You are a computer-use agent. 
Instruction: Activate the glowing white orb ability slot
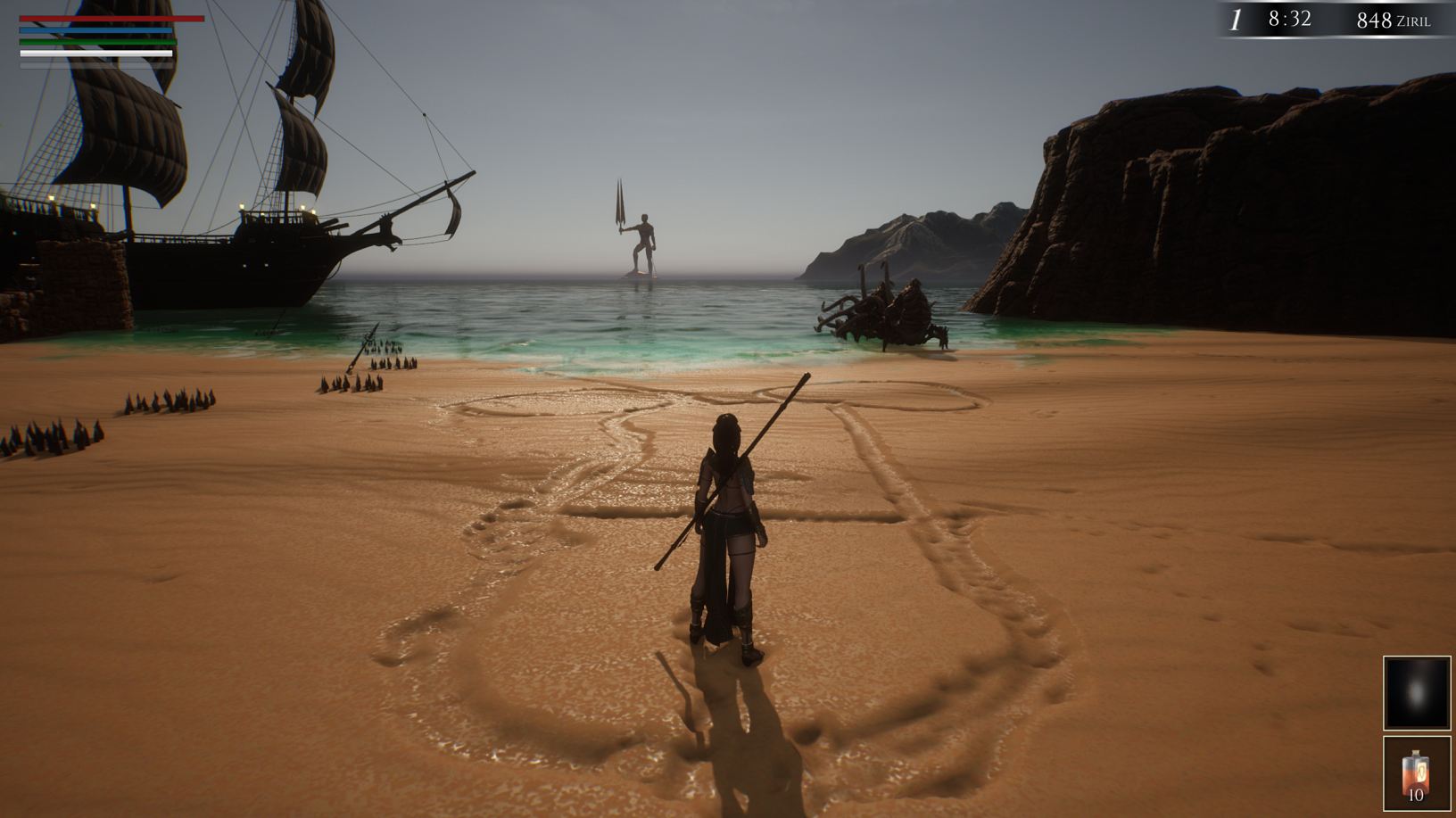tap(1417, 693)
